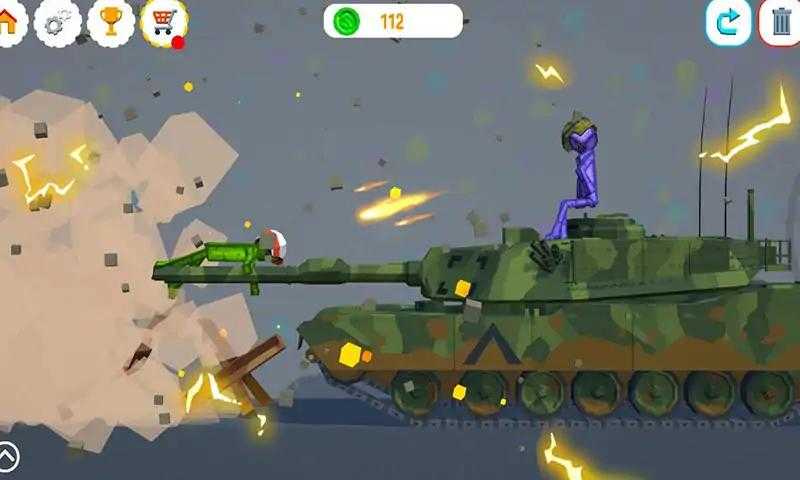Click the restart arrow button
The image size is (800, 480).
click(x=728, y=22)
